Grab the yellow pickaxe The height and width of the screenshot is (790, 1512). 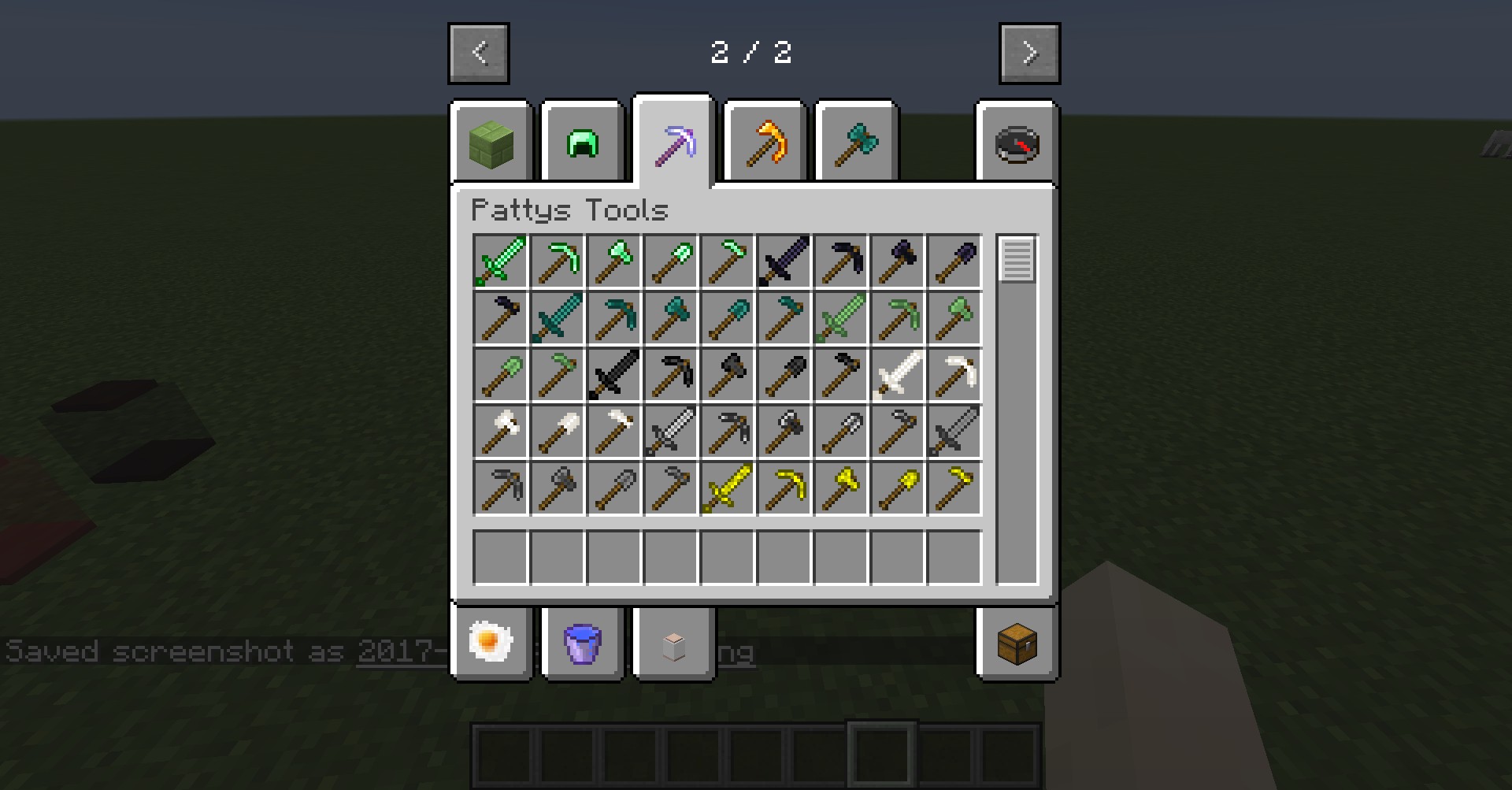(784, 488)
